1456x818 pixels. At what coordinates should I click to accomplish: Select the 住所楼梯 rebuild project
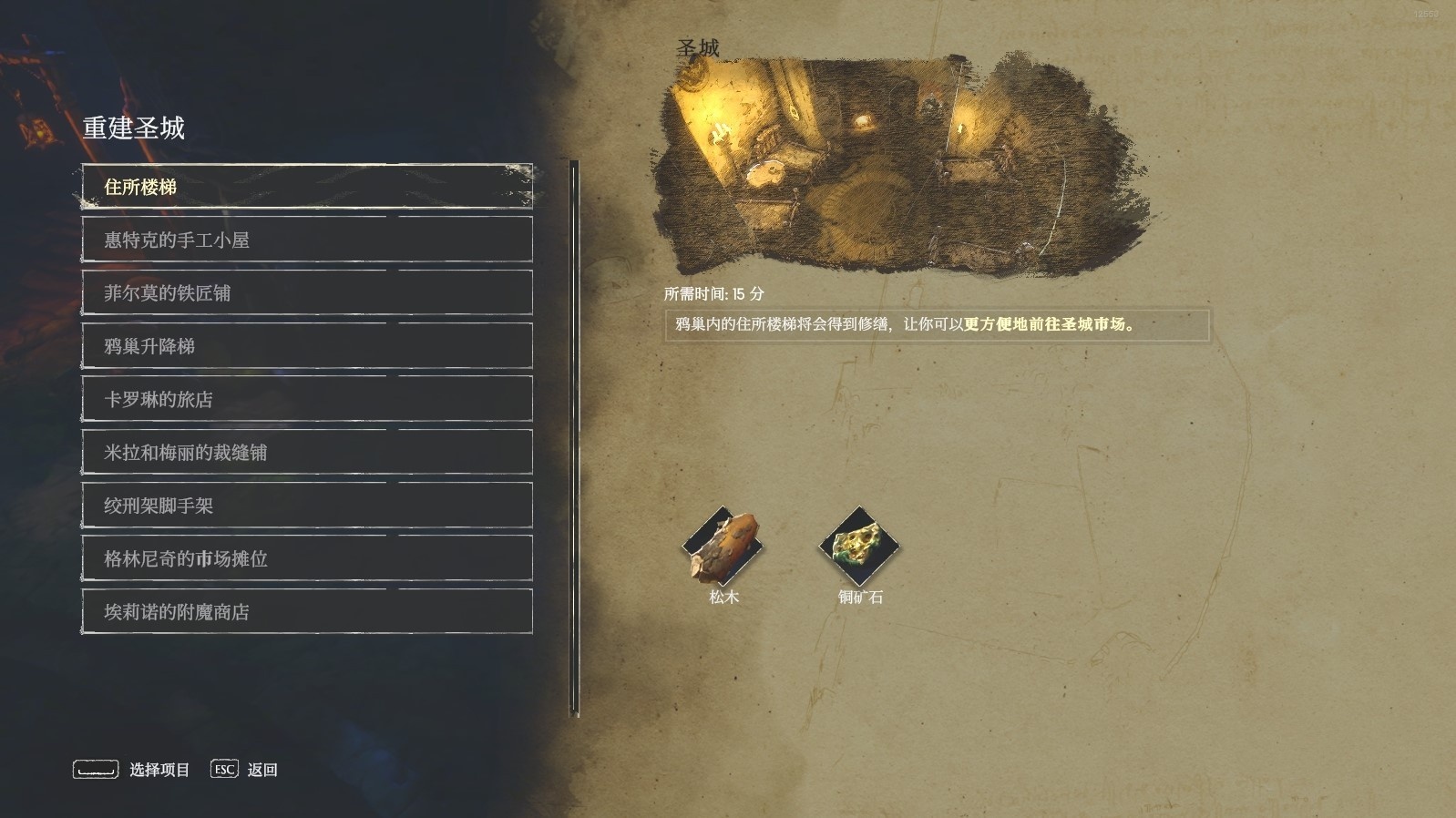307,187
